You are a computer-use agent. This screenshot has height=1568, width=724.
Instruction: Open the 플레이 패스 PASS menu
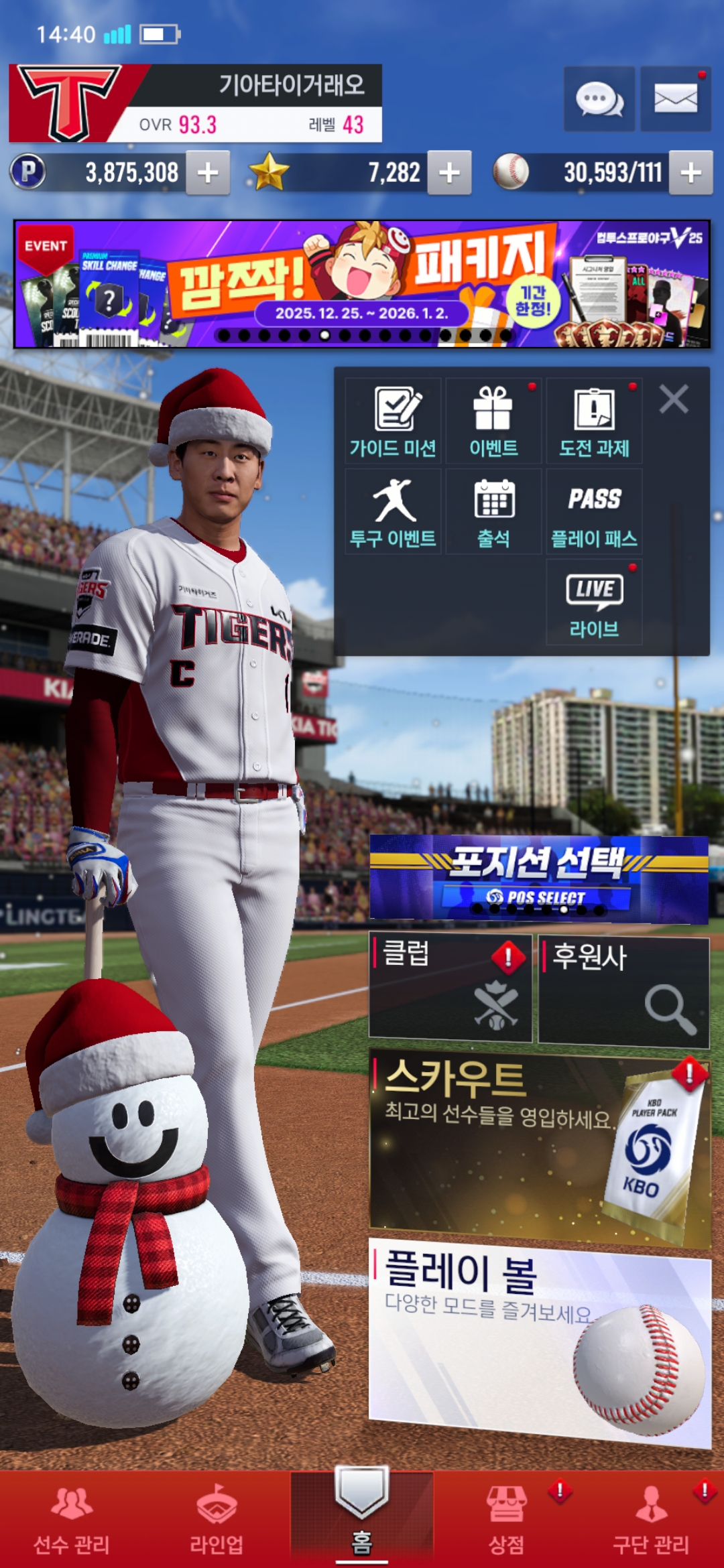tap(594, 511)
